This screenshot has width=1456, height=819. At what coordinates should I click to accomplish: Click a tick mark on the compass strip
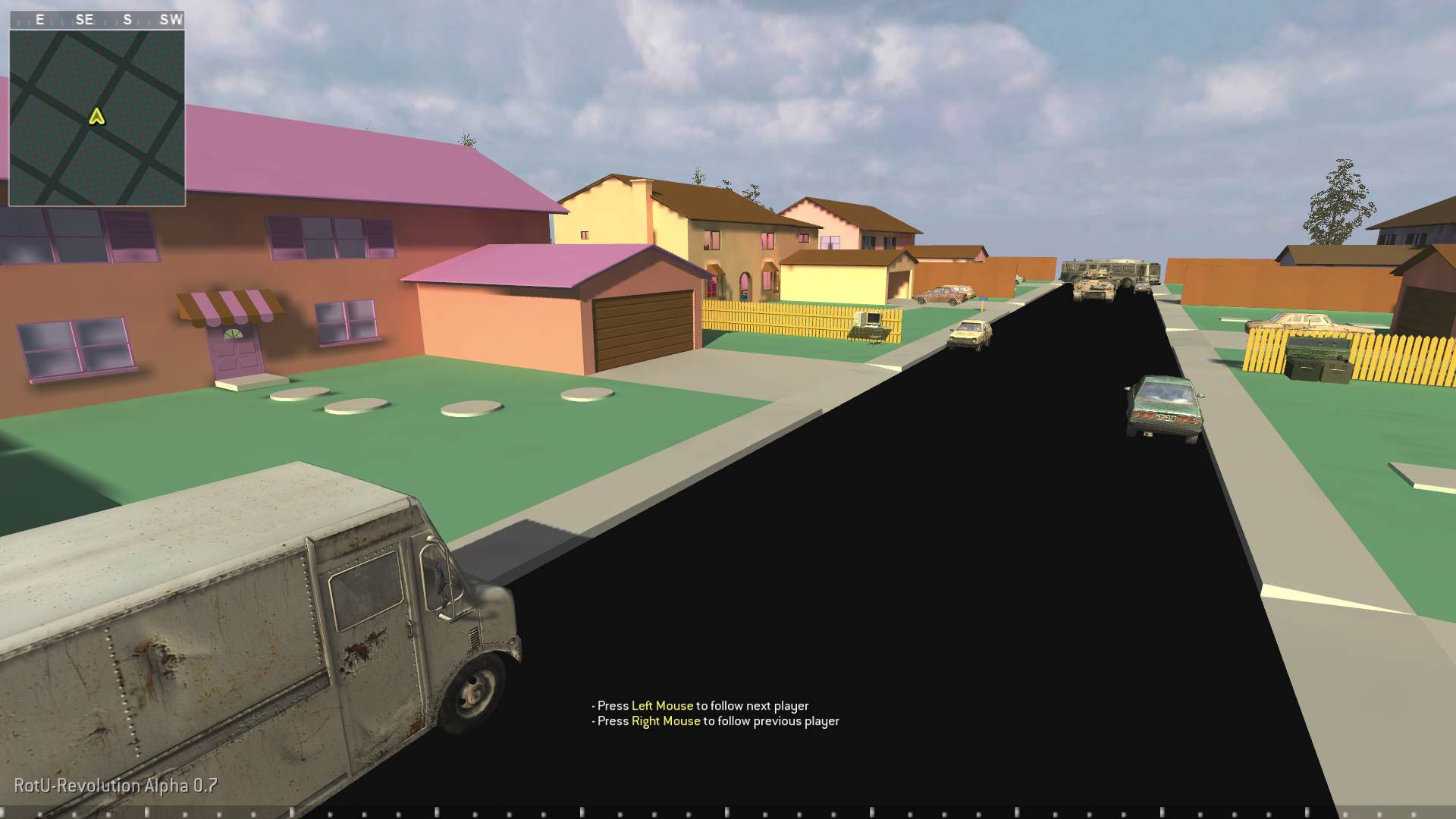61,20
